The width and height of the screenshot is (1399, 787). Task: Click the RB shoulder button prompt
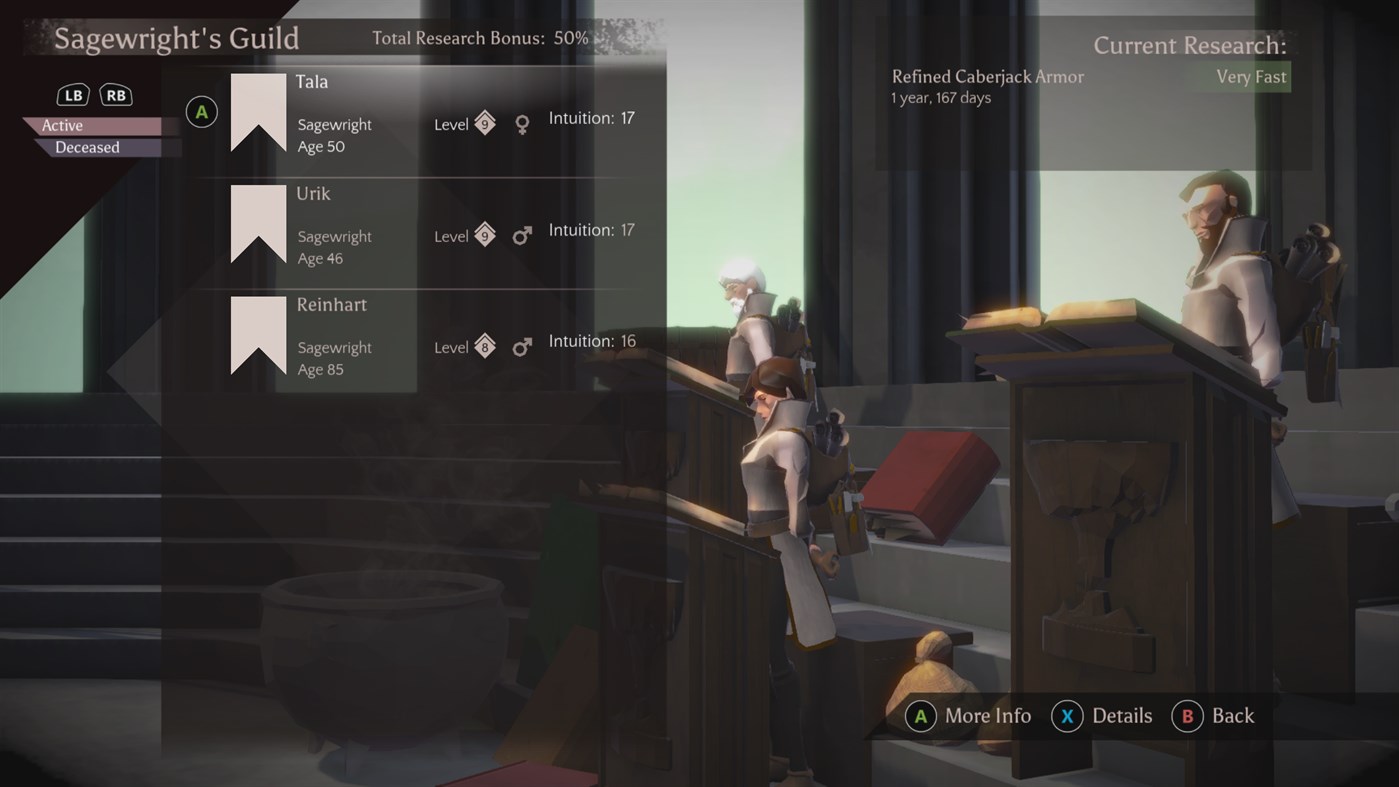point(115,94)
